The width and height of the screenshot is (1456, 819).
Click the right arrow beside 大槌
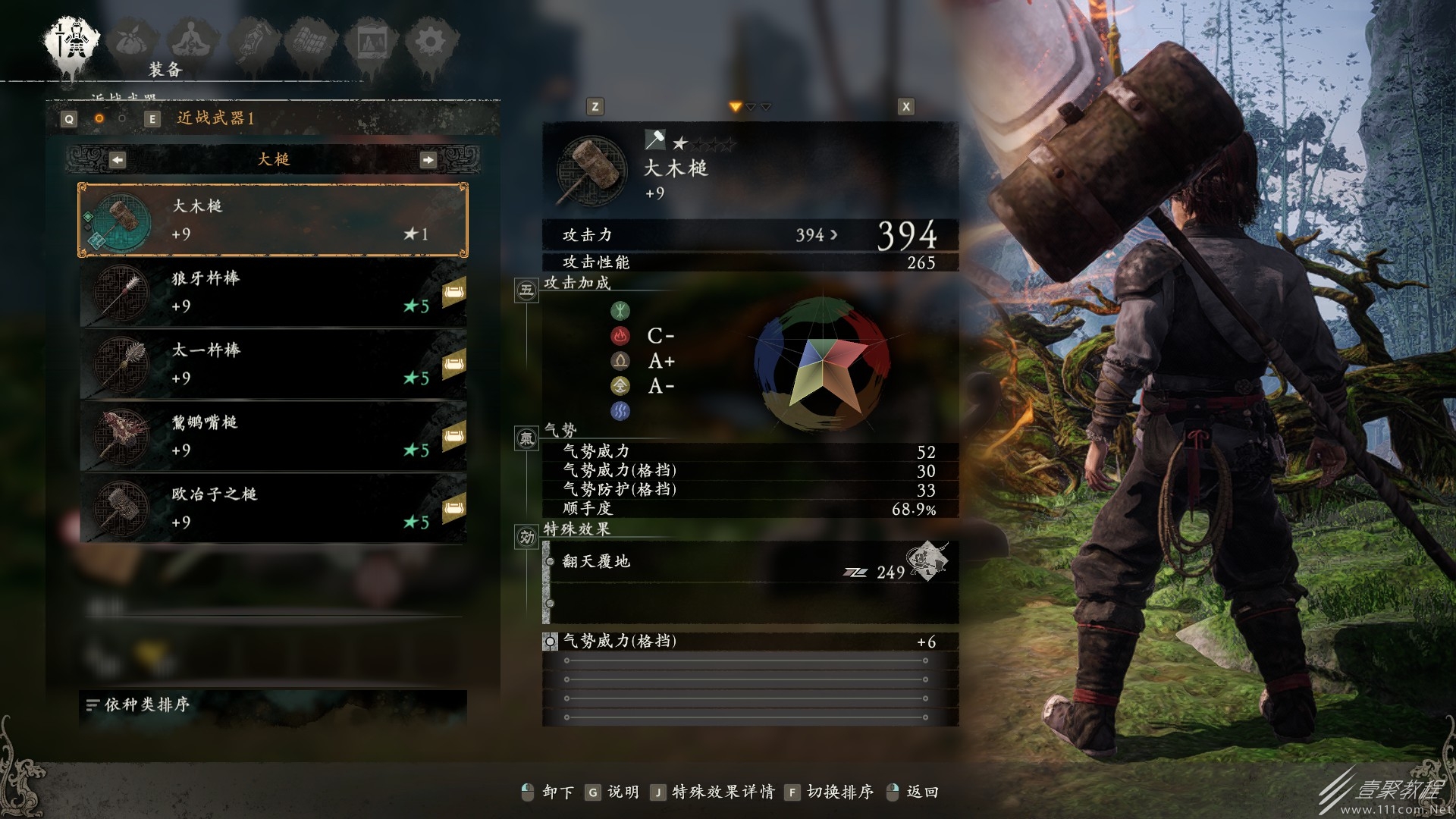point(429,159)
